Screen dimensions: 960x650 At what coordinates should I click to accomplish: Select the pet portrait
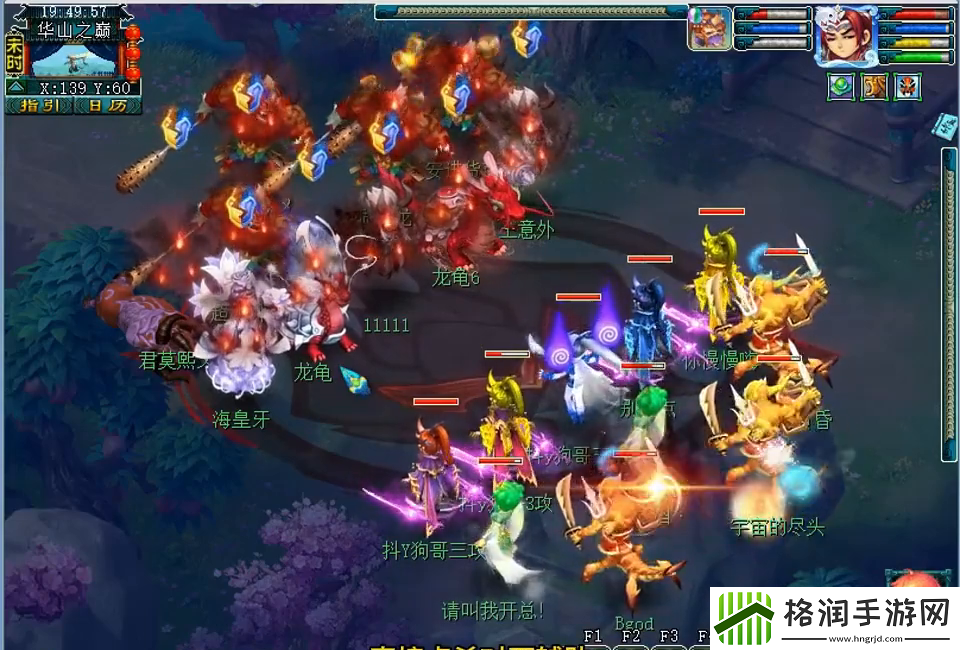tap(709, 28)
